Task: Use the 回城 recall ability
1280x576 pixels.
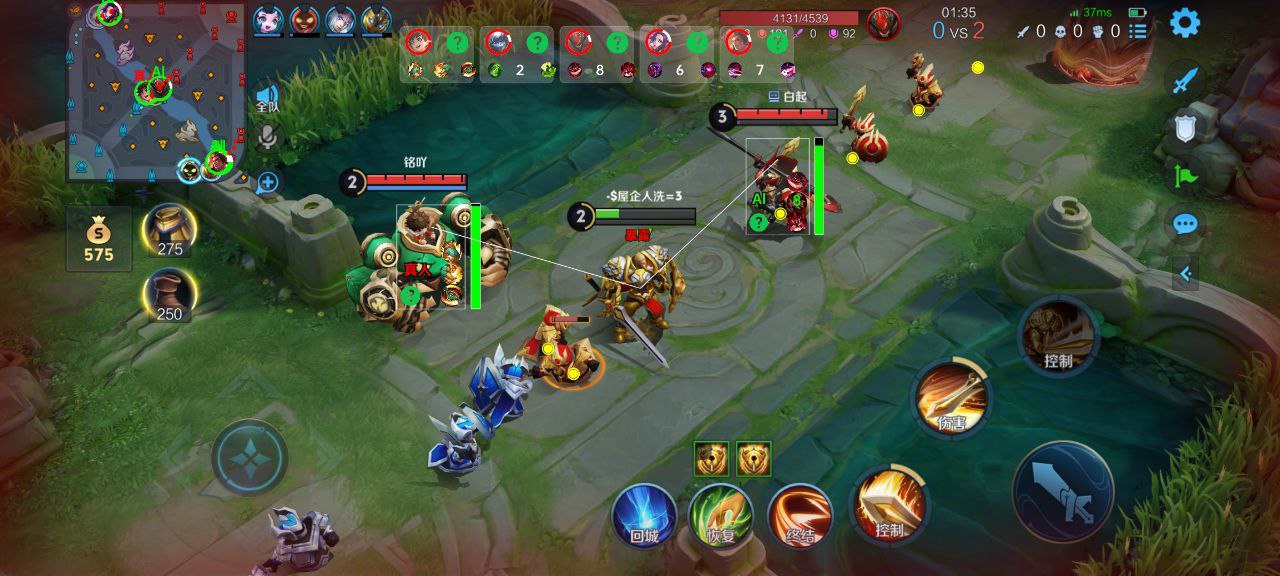Action: (x=644, y=514)
